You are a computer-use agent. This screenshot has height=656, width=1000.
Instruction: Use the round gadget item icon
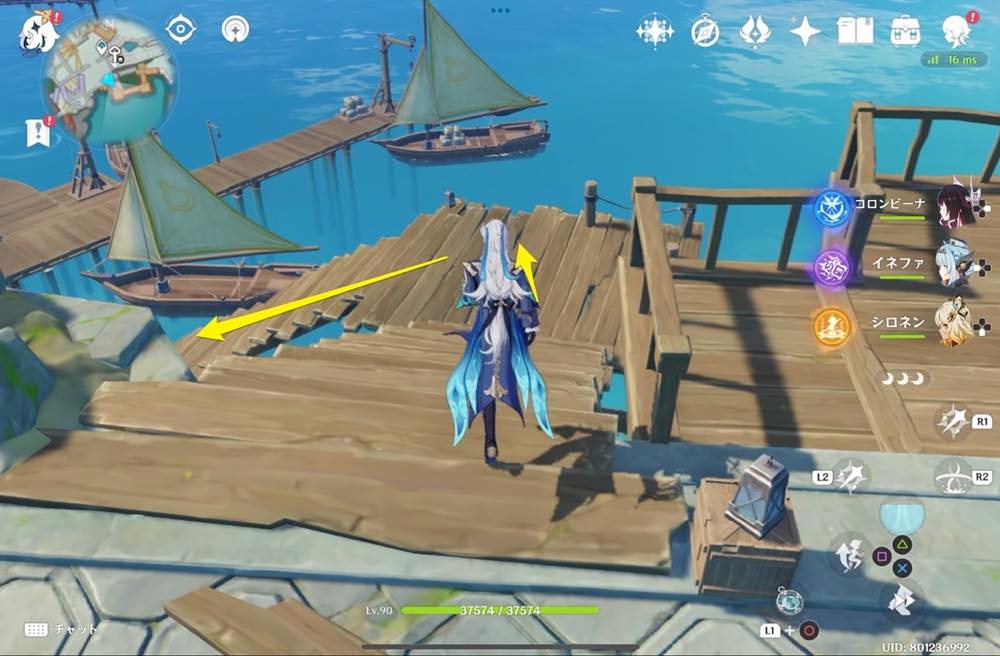[x=789, y=601]
